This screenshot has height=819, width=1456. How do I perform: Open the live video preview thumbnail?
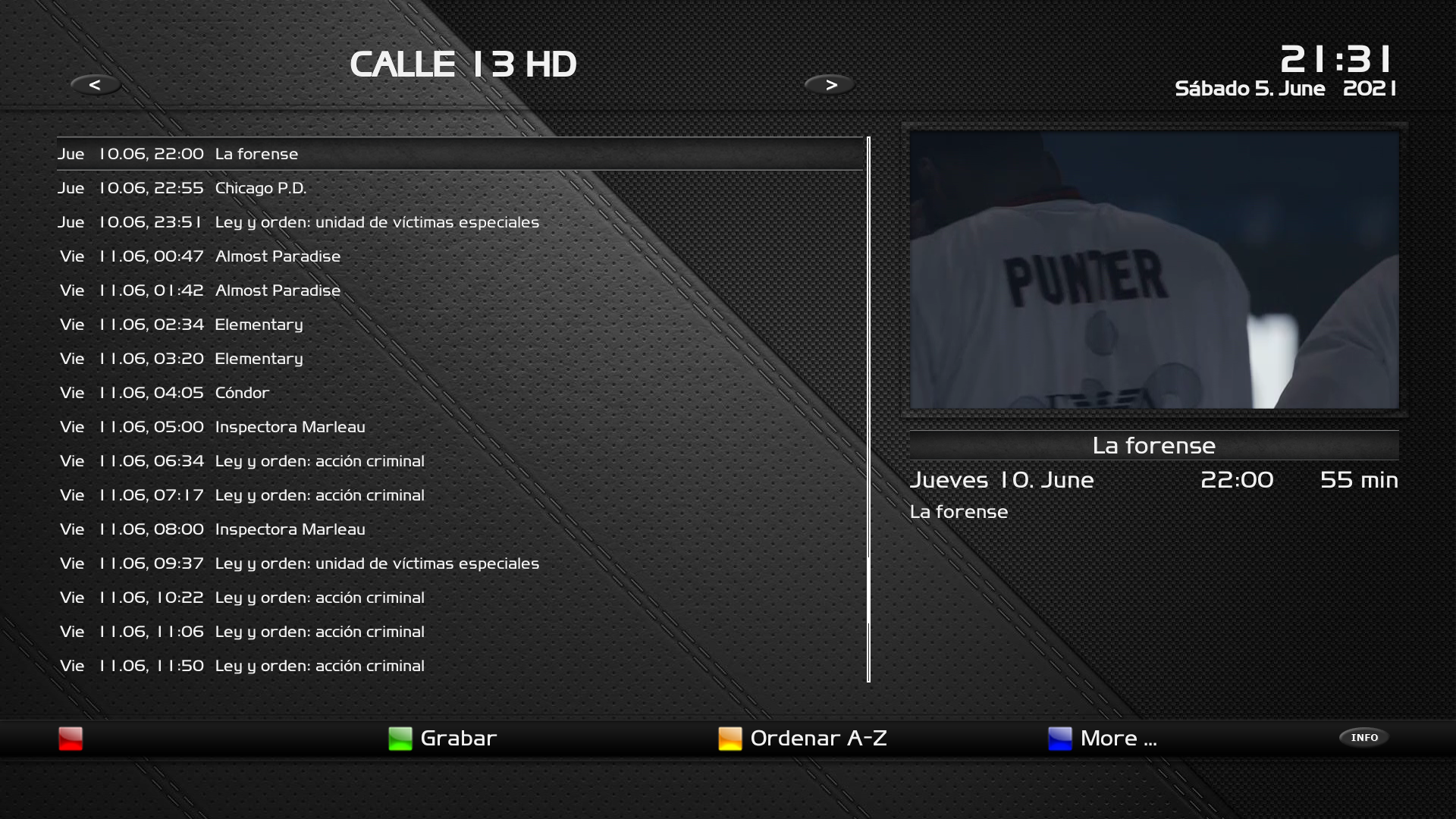click(1154, 270)
